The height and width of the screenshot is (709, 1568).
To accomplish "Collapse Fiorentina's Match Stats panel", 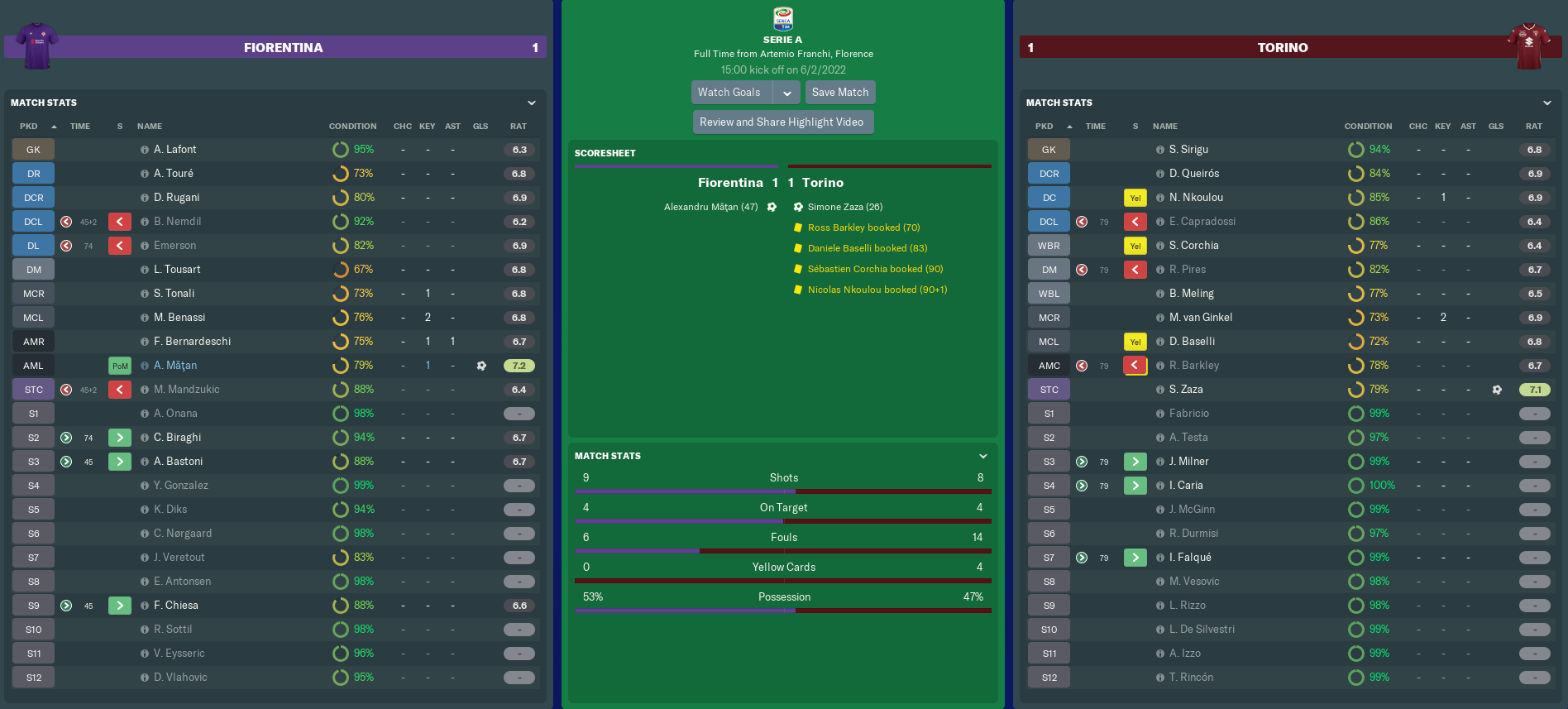I will 532,103.
